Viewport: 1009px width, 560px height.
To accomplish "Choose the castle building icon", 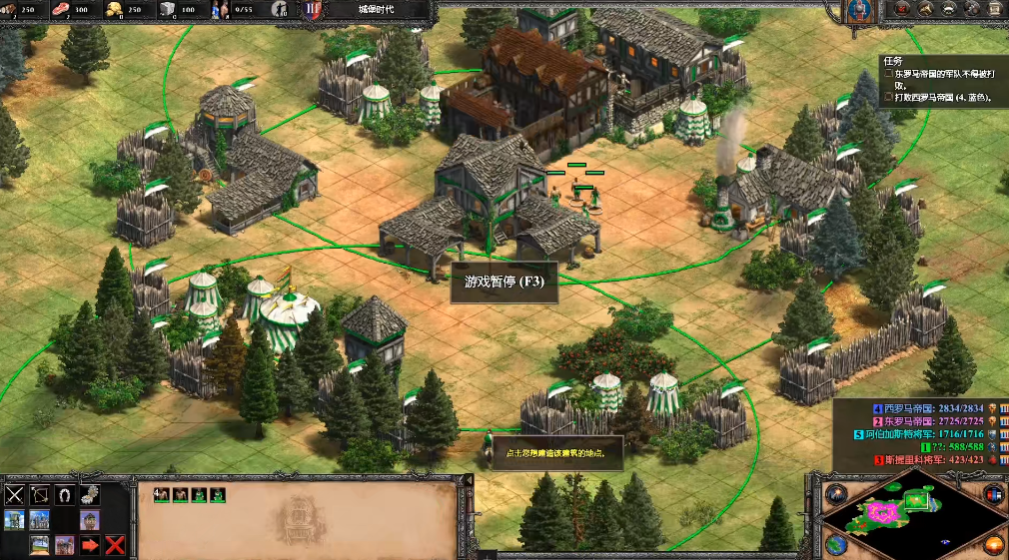I will 39,519.
